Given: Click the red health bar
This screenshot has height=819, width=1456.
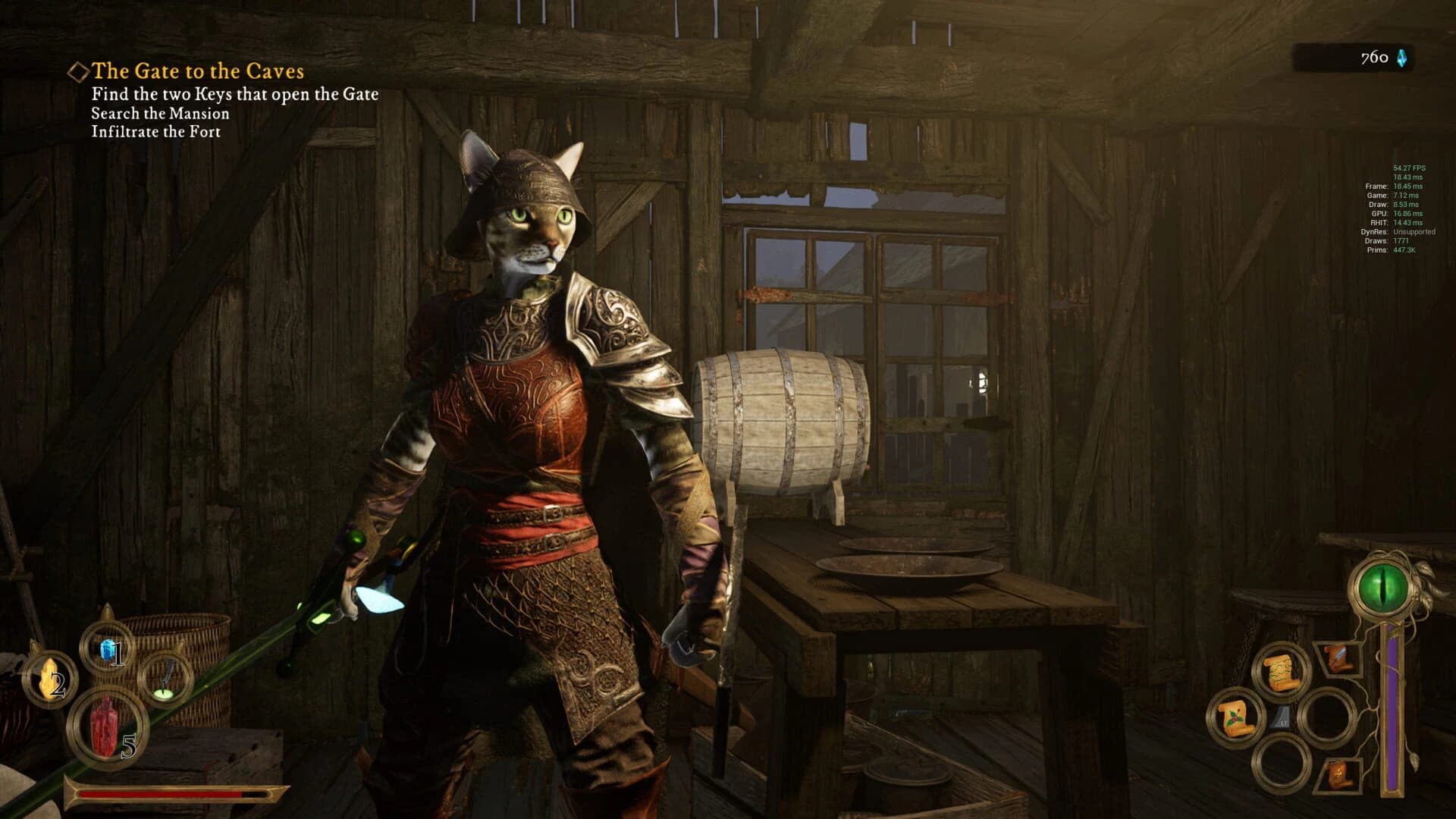Looking at the screenshot, I should [159, 795].
